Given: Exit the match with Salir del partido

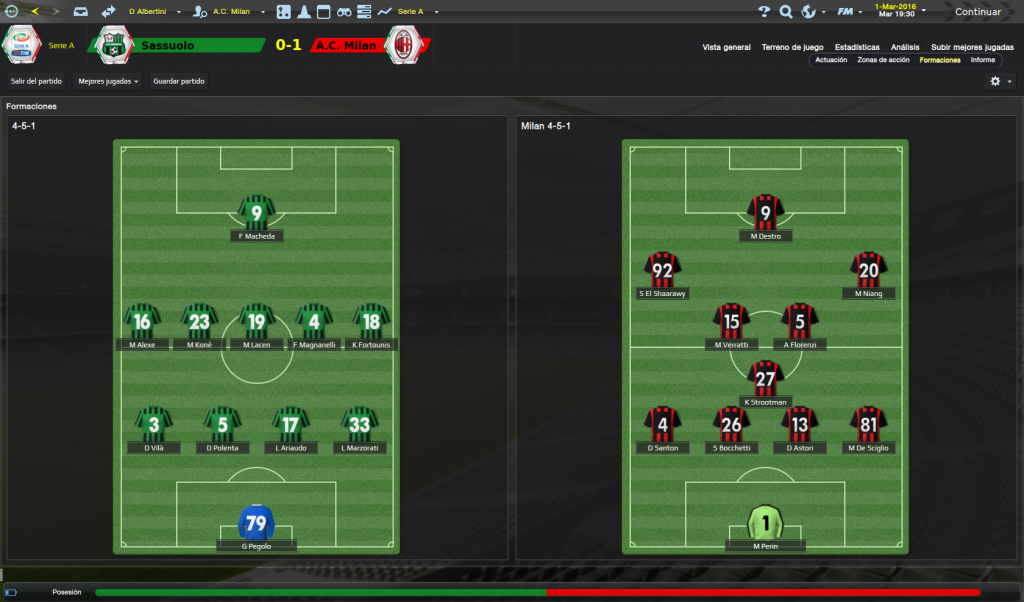Looking at the screenshot, I should click(x=36, y=81).
